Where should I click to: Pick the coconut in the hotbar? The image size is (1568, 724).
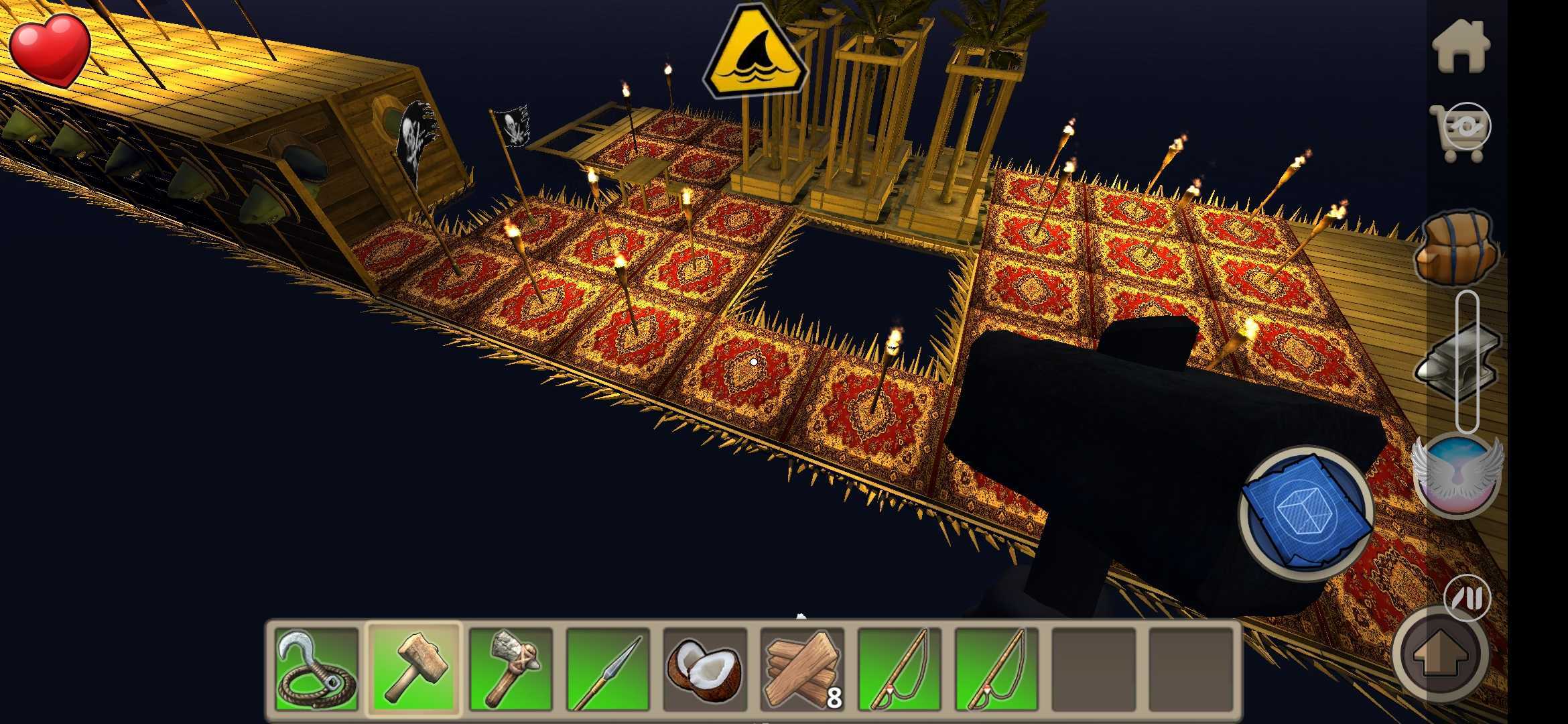coord(705,668)
